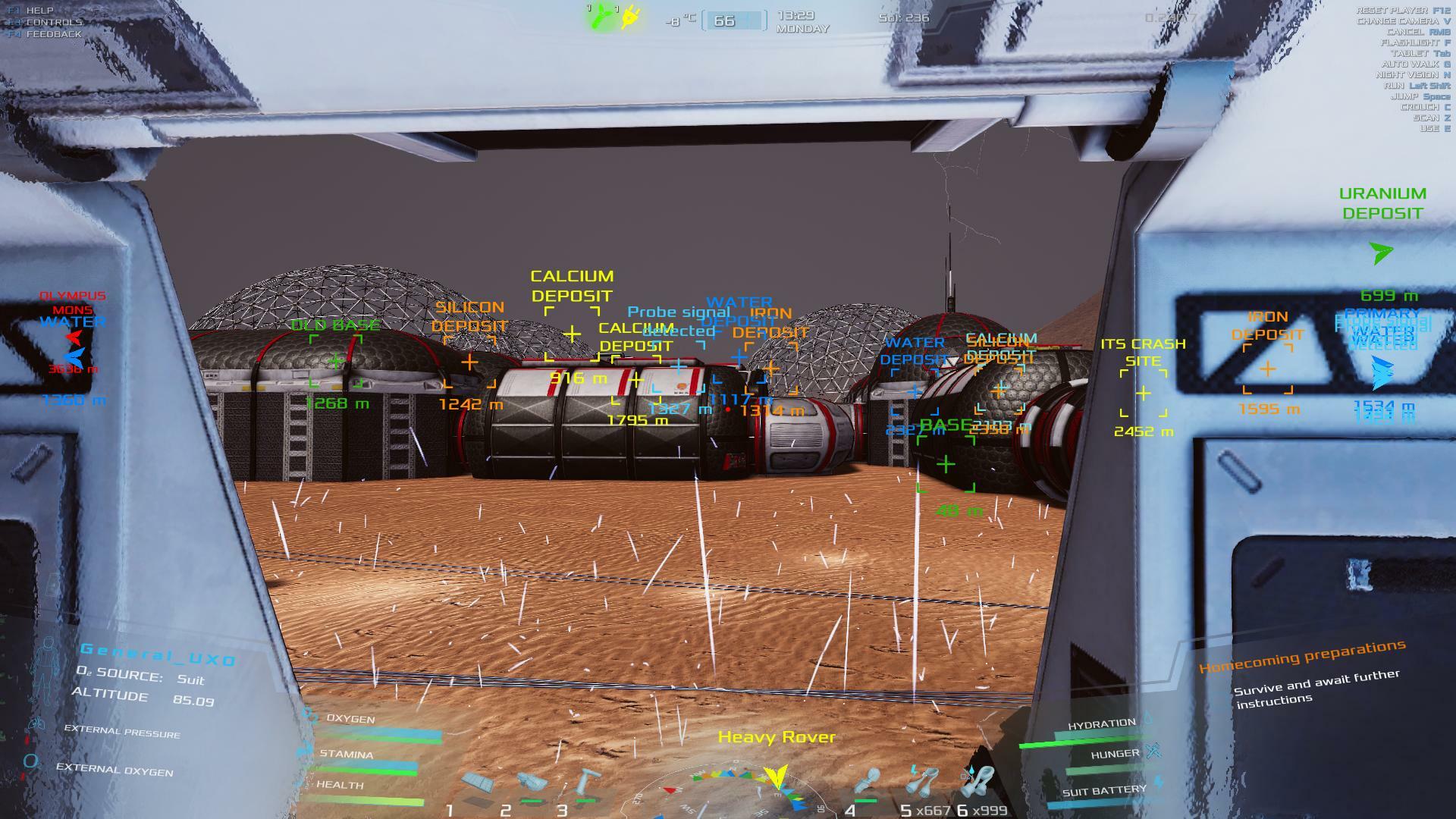Select the green Old Base waypoint marker

pos(336,362)
